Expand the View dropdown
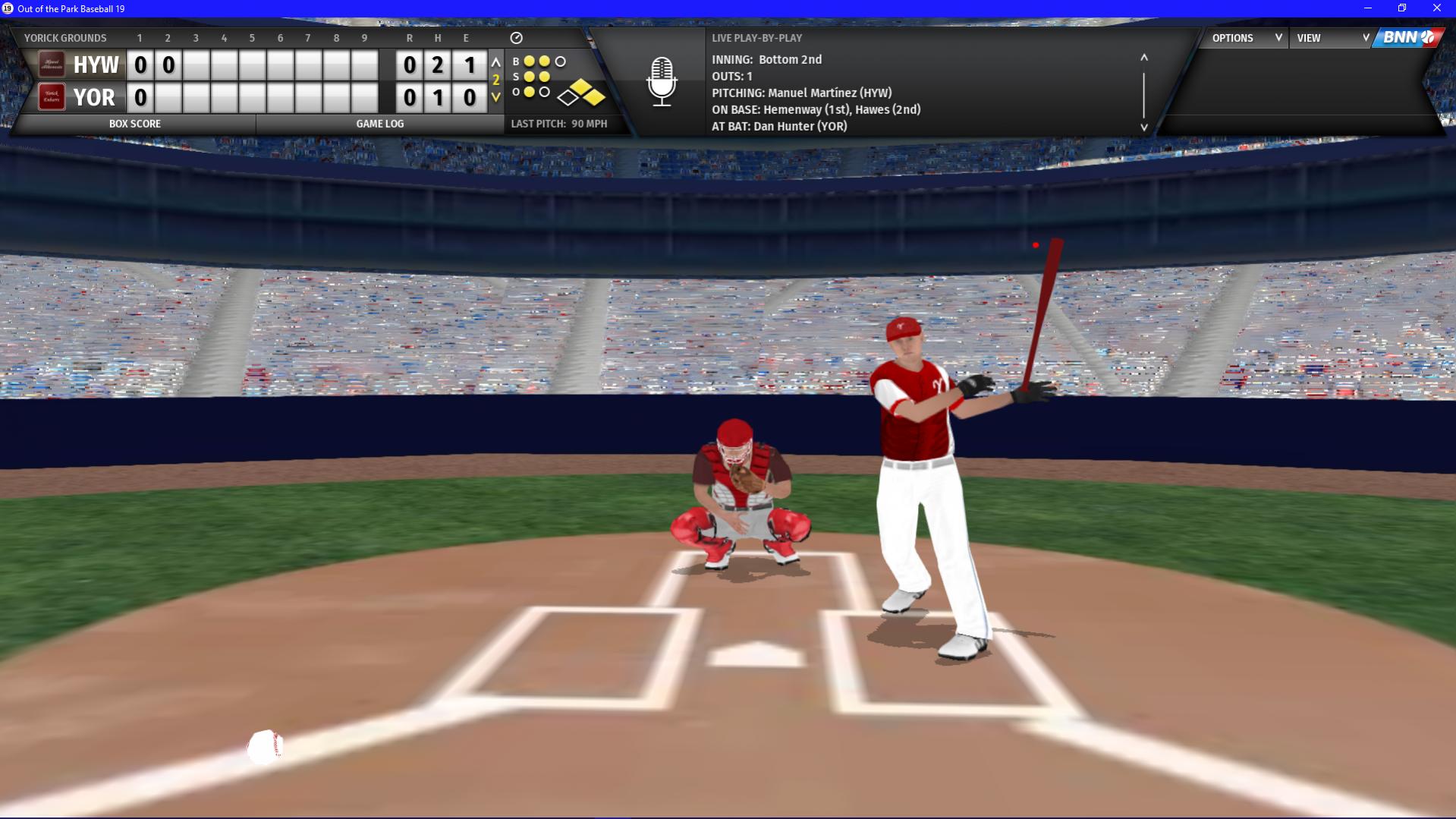This screenshot has height=819, width=1456. pos(1332,38)
